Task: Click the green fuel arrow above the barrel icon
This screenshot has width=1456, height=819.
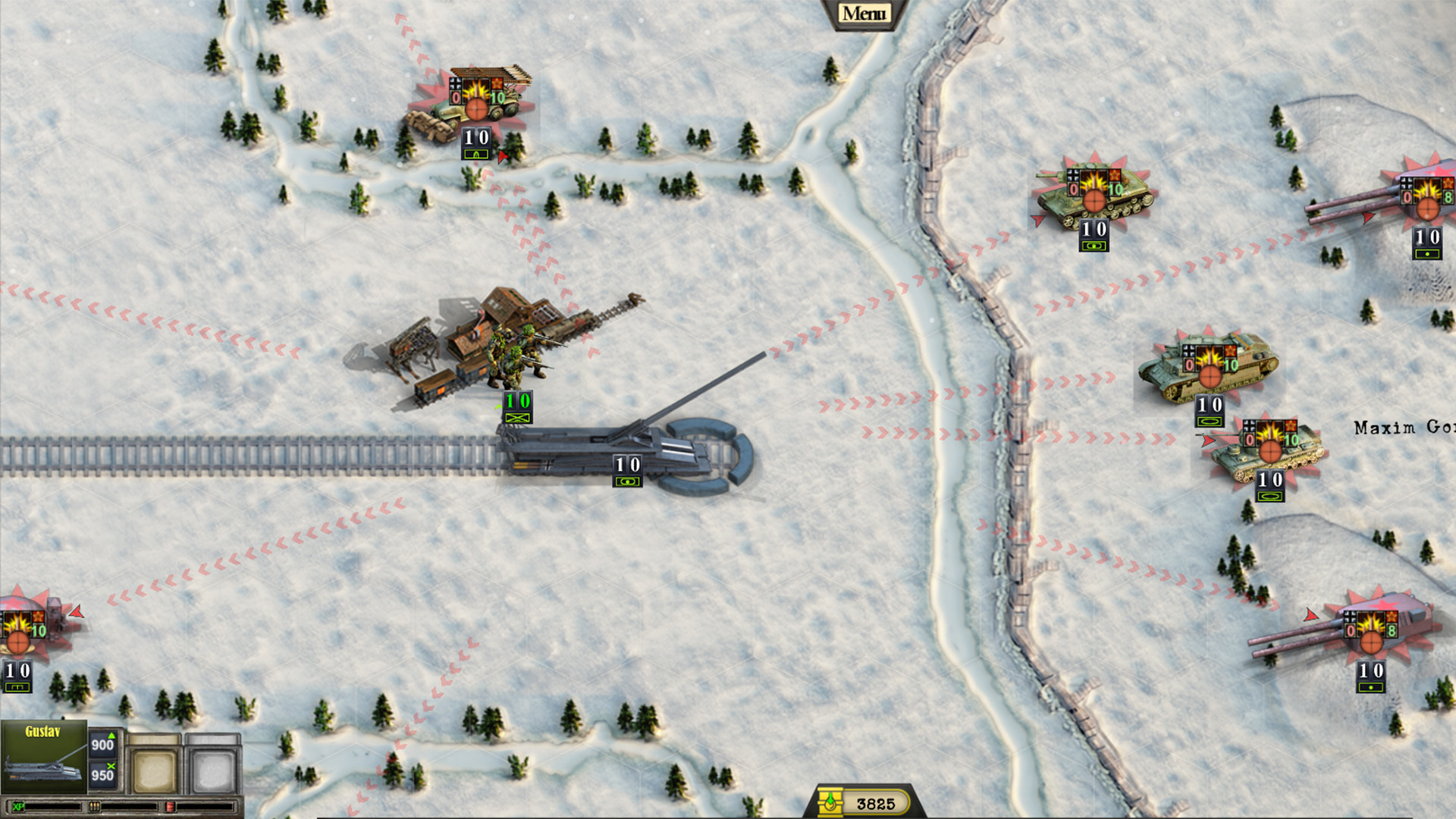Action: coord(830,797)
